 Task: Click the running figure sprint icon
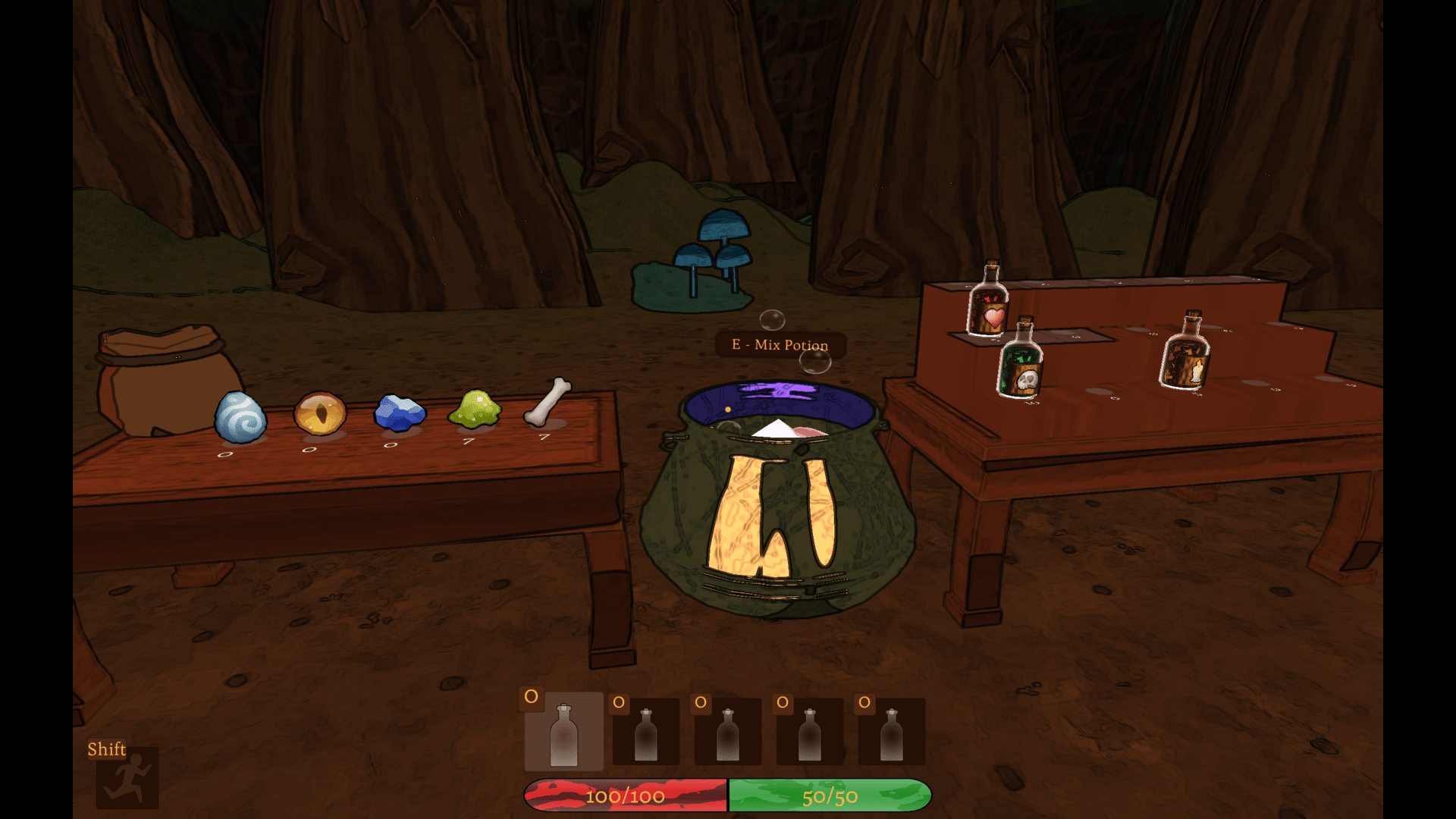tap(127, 777)
